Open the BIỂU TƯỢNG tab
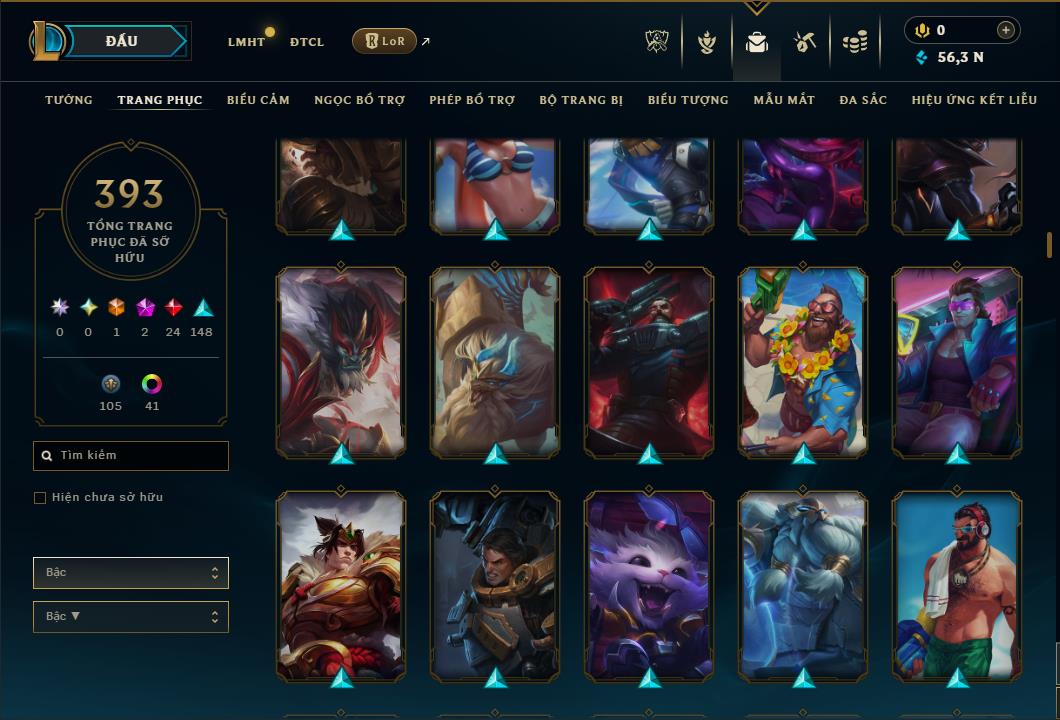The image size is (1060, 720). [x=688, y=100]
